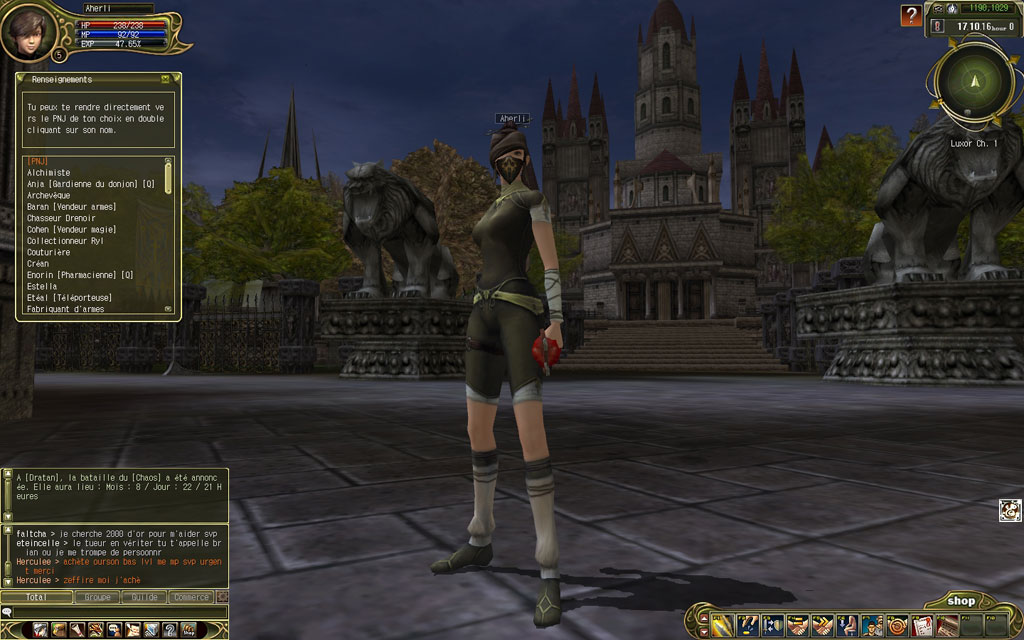Switch to the Groupe chat tab
The height and width of the screenshot is (640, 1024).
pyautogui.click(x=98, y=597)
